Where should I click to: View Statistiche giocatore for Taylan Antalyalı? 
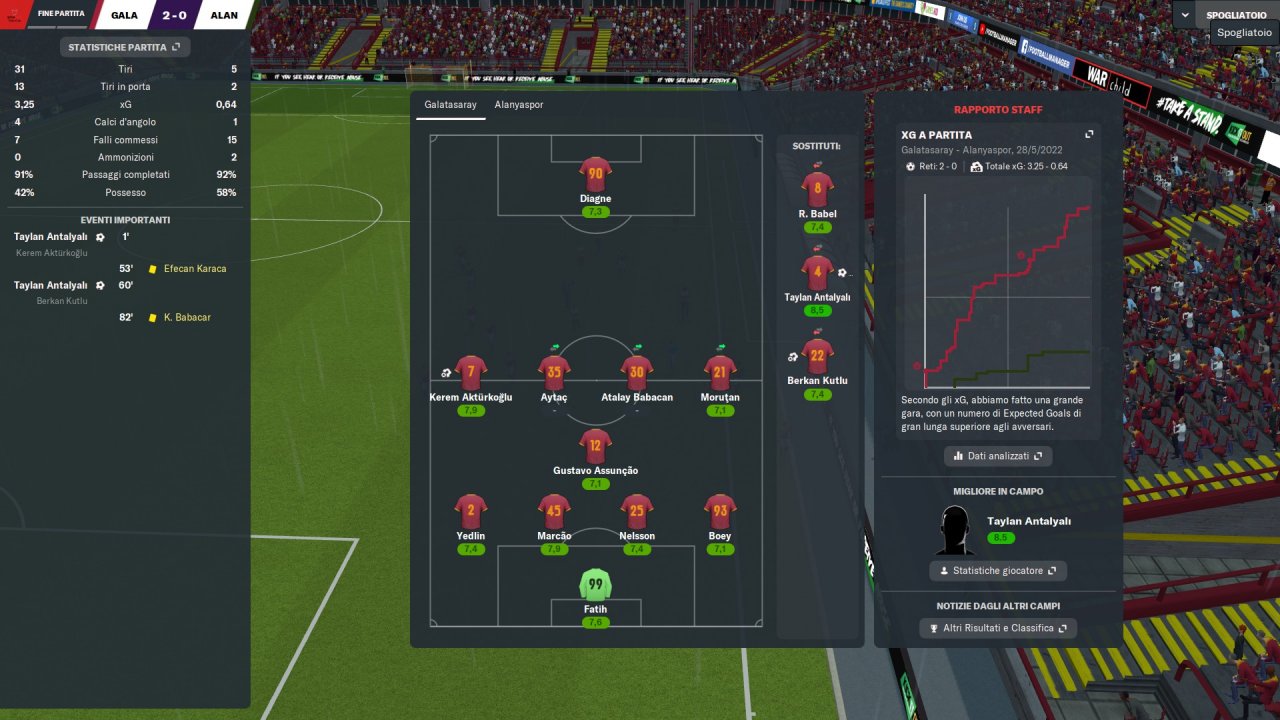(x=997, y=571)
